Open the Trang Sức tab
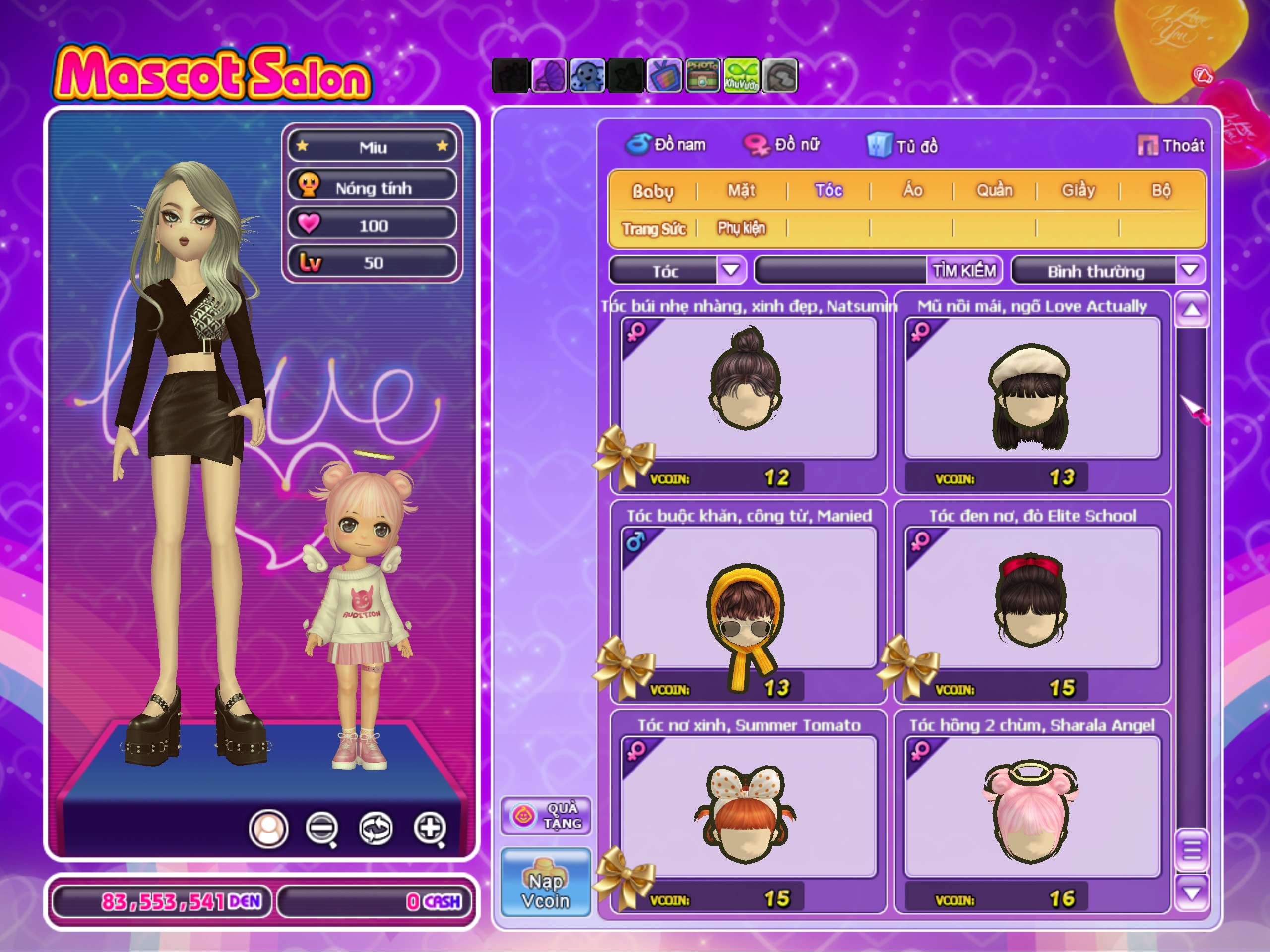Screen dimensions: 1270x952 653,229
